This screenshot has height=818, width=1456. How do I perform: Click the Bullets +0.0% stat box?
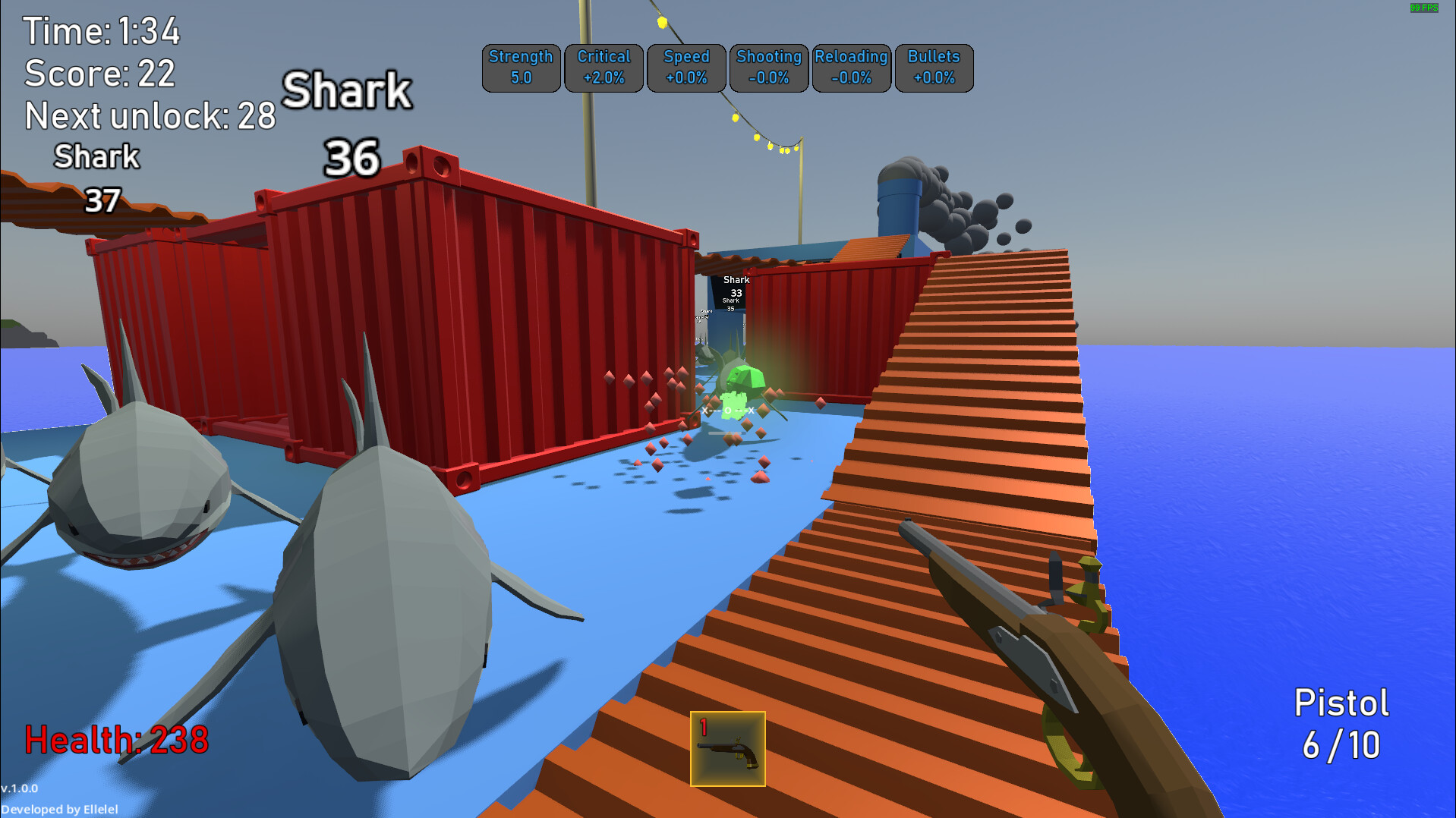click(x=934, y=68)
